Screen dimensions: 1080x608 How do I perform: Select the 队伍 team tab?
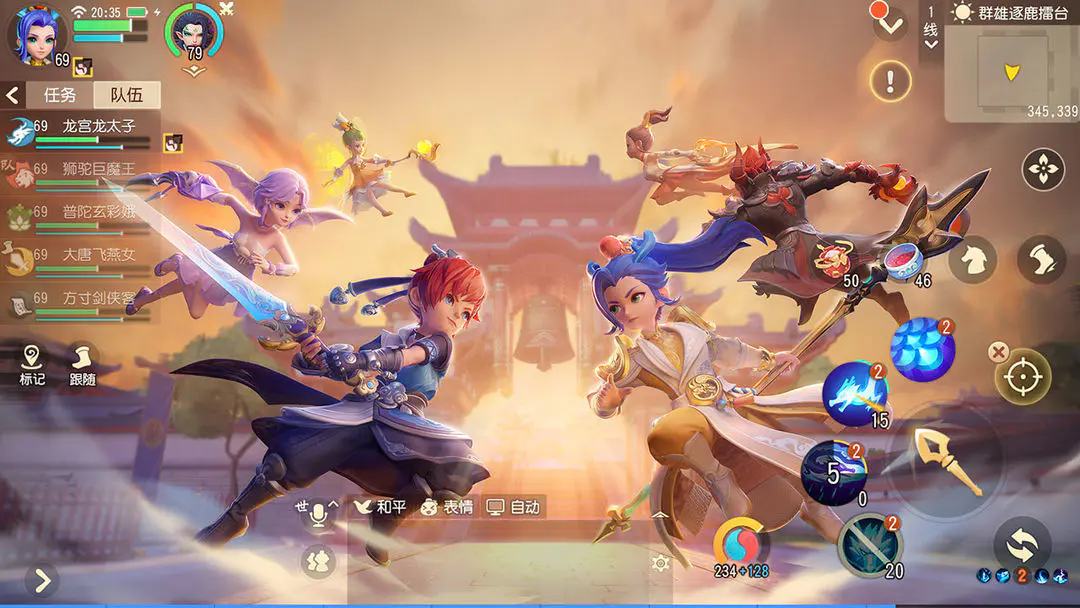click(x=126, y=95)
